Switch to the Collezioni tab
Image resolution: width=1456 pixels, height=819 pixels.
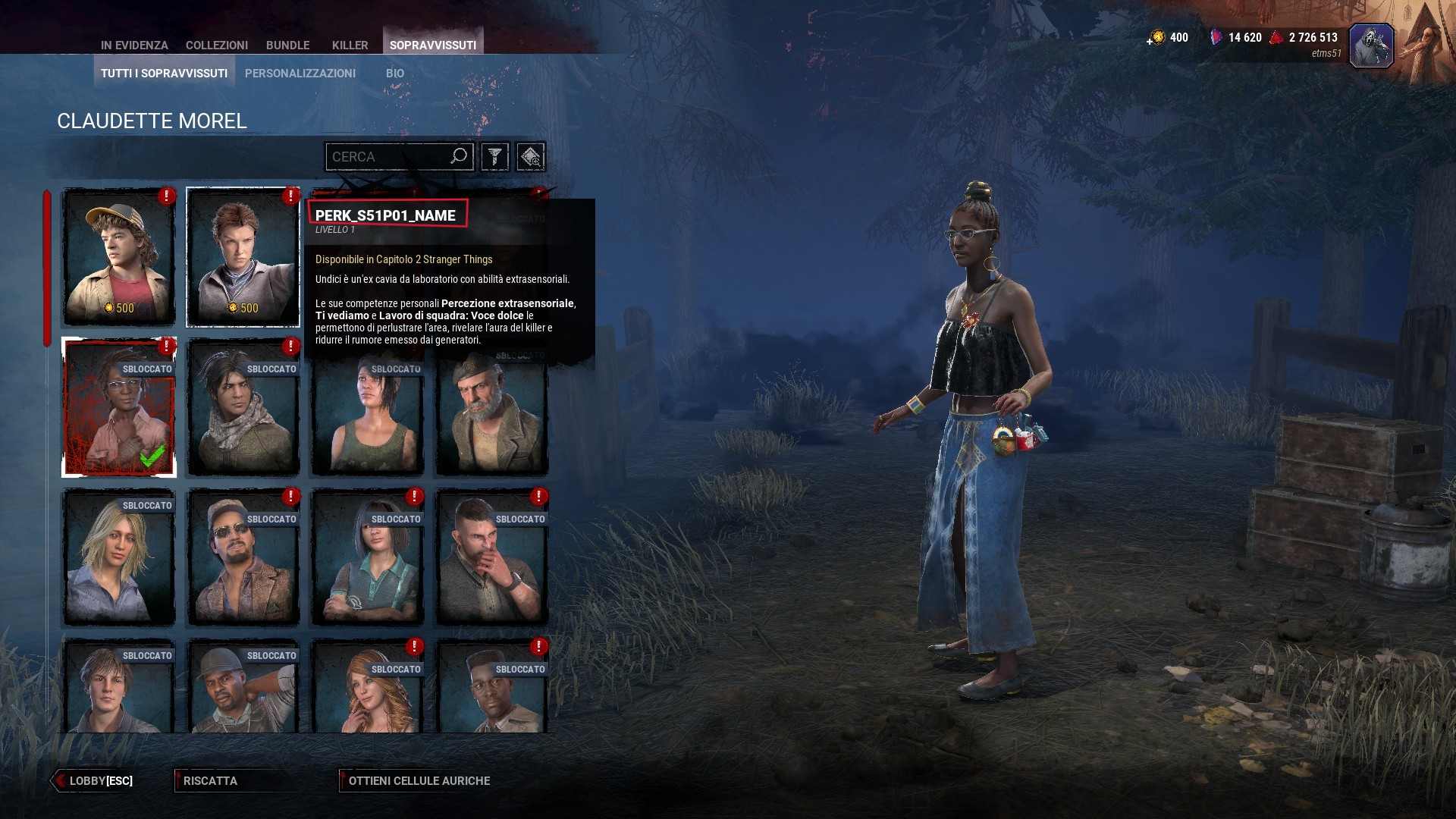(x=216, y=45)
